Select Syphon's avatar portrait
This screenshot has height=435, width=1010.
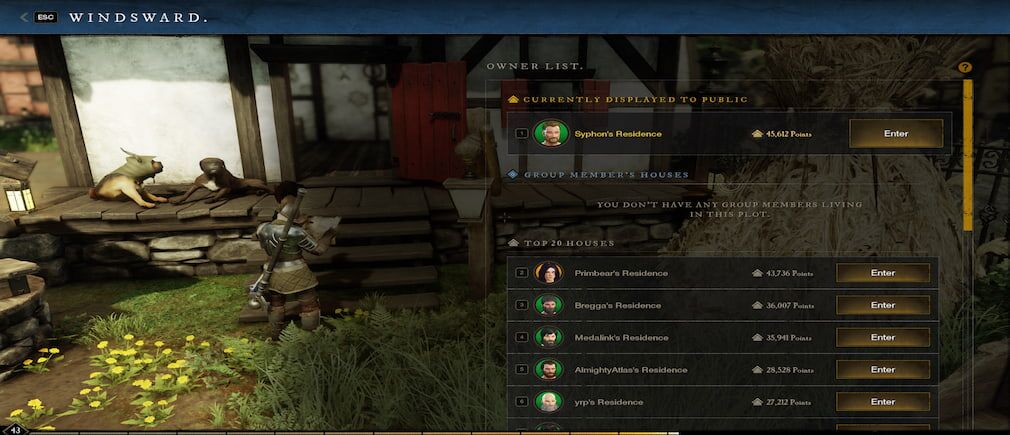(x=546, y=133)
